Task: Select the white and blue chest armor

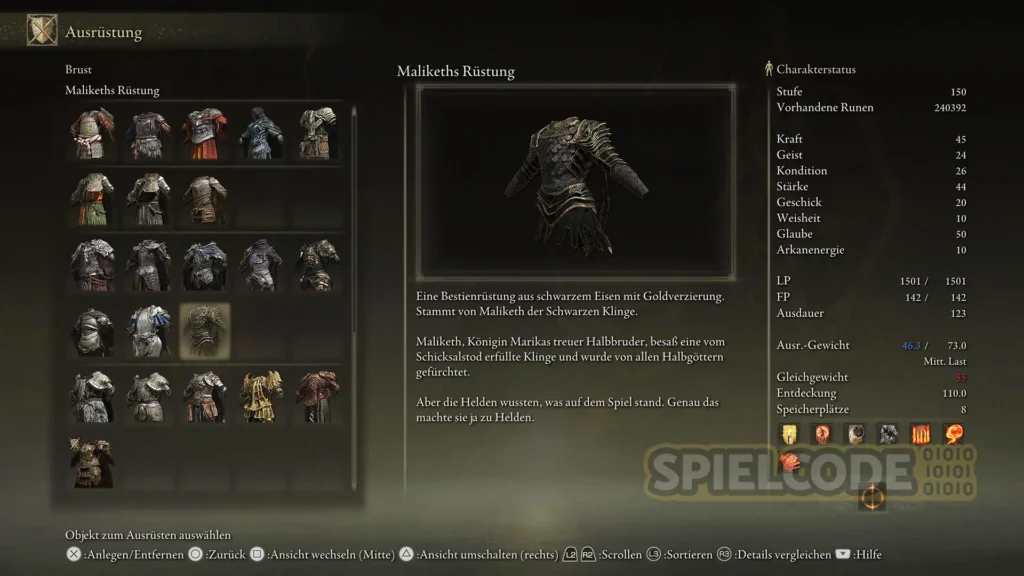Action: pyautogui.click(x=148, y=331)
